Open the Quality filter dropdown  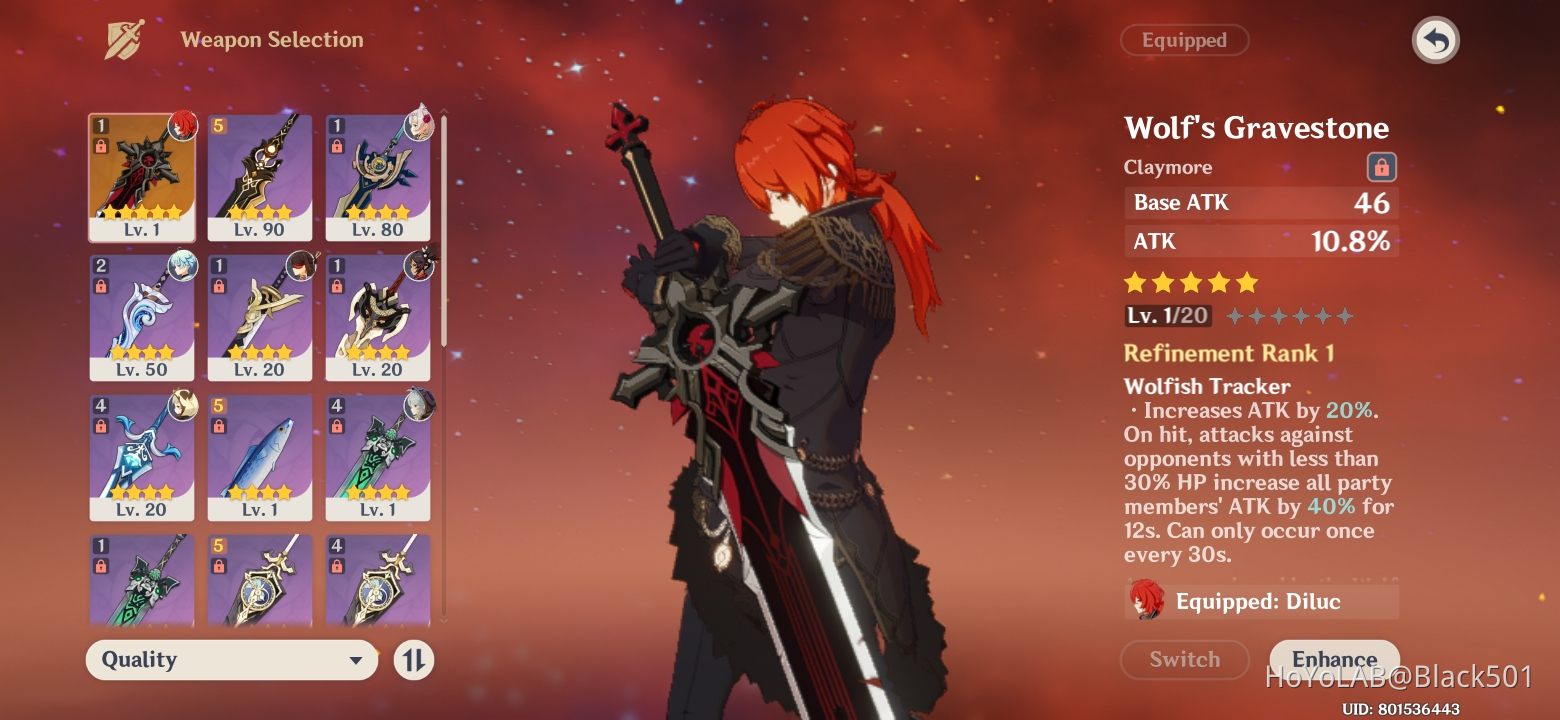[230, 660]
